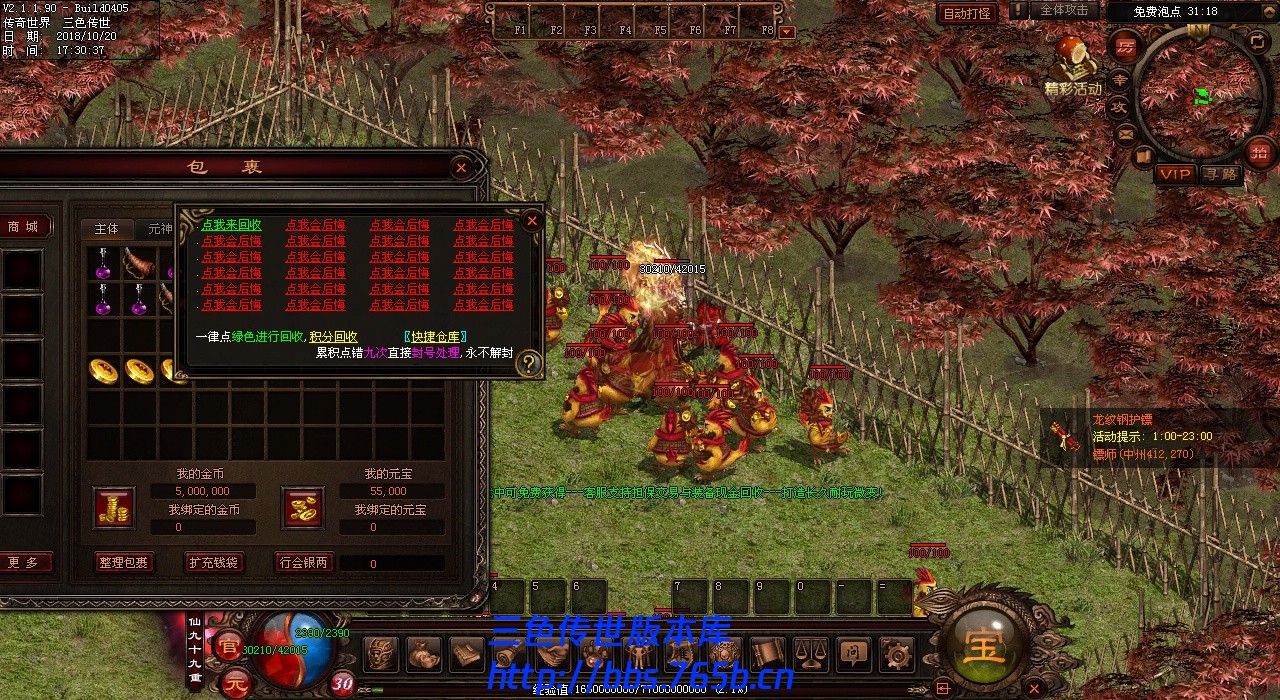Screen dimensions: 1280x700
Task: Open the mail envelope icon
Action: tap(1126, 133)
